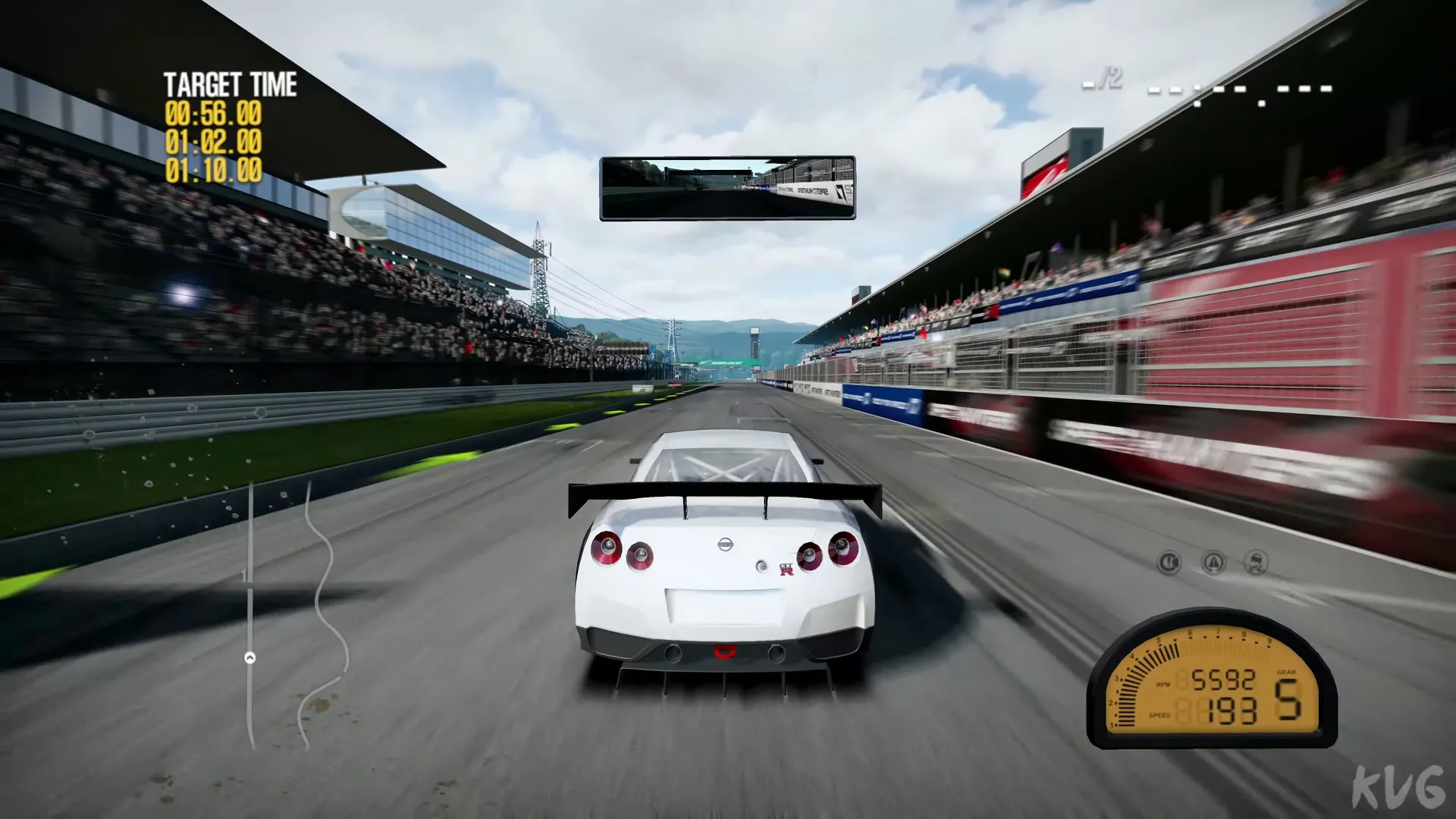This screenshot has width=1456, height=819.
Task: Toggle the traction control assist icon
Action: [x=1213, y=563]
